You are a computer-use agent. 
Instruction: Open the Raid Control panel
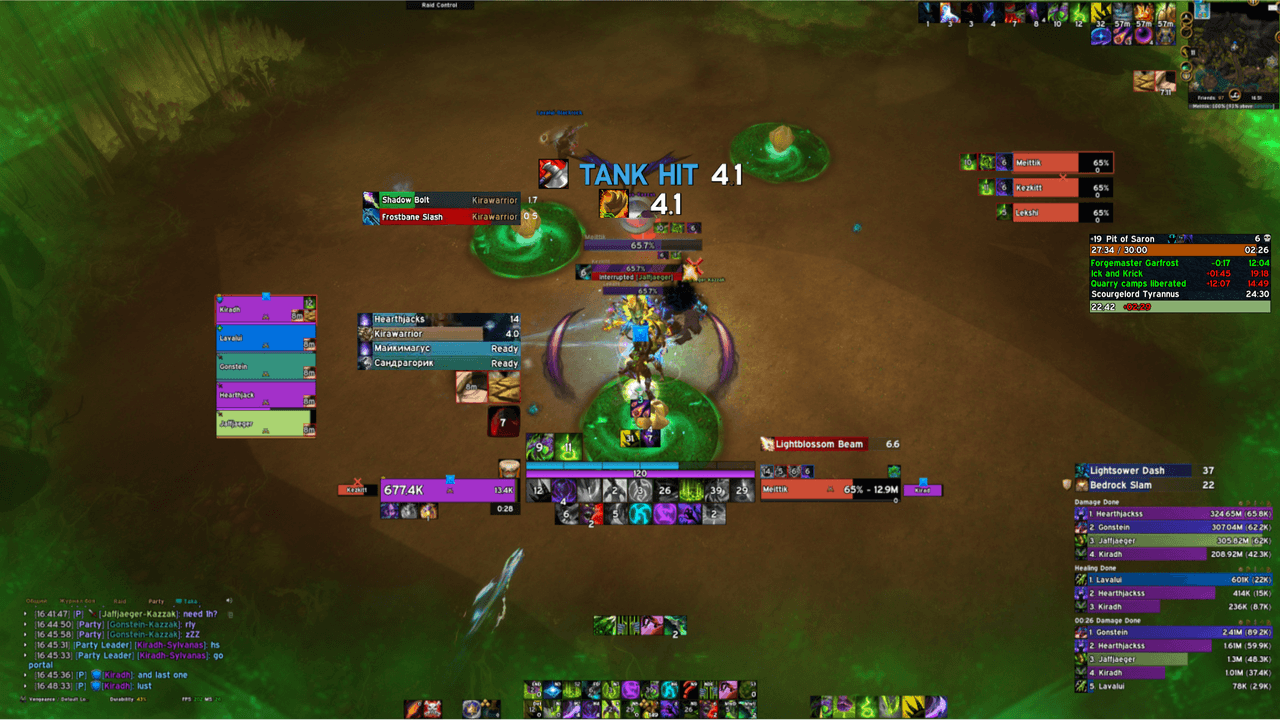point(440,5)
